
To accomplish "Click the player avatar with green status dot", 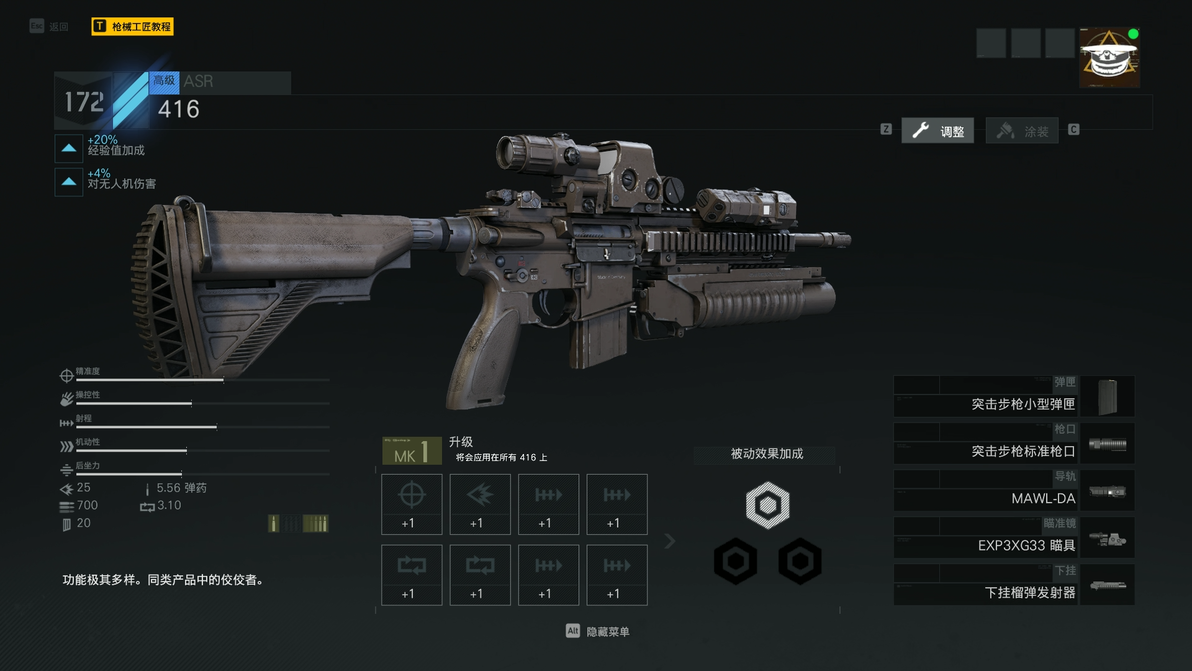I will click(1109, 58).
